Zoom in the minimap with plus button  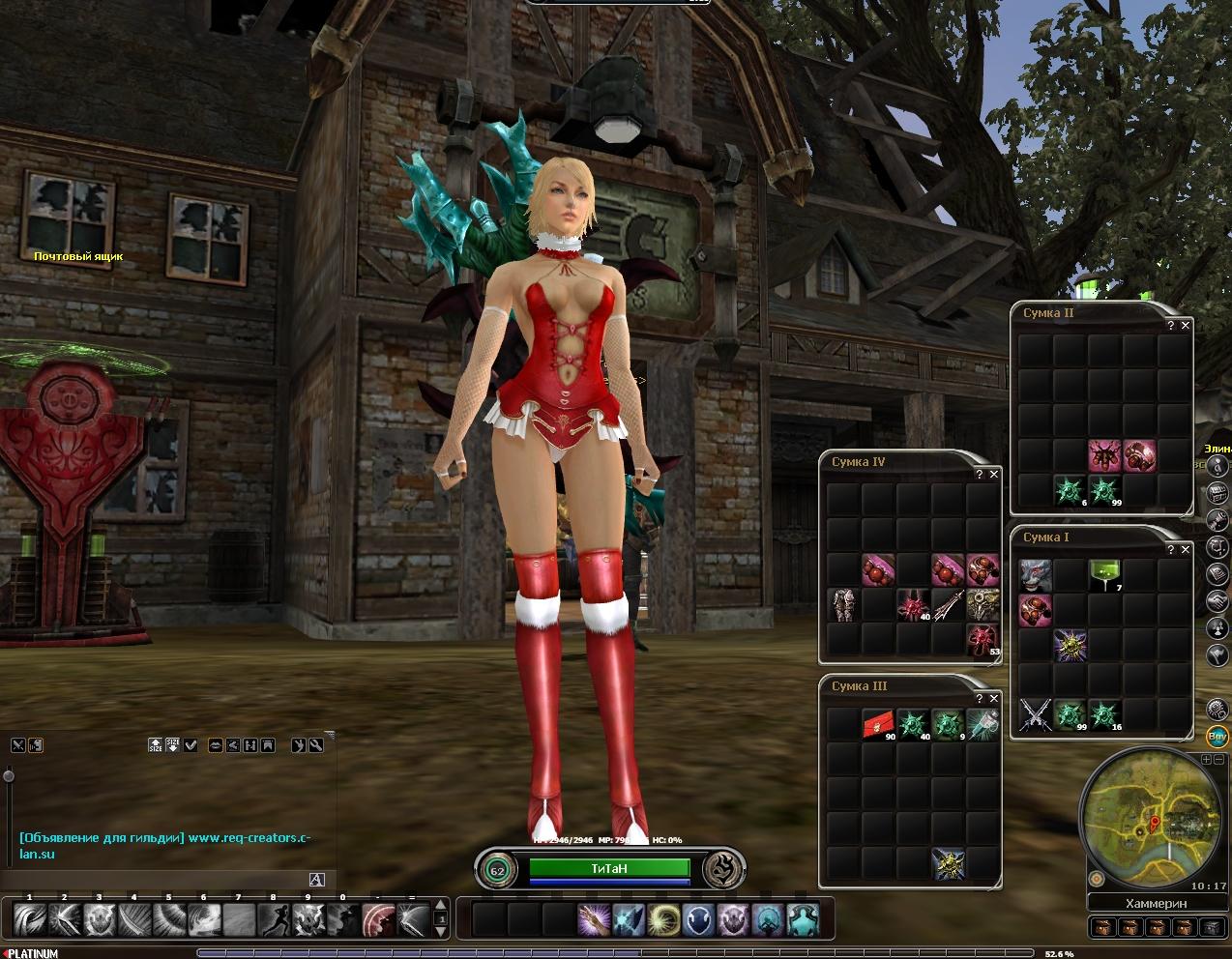pyautogui.click(x=1206, y=760)
